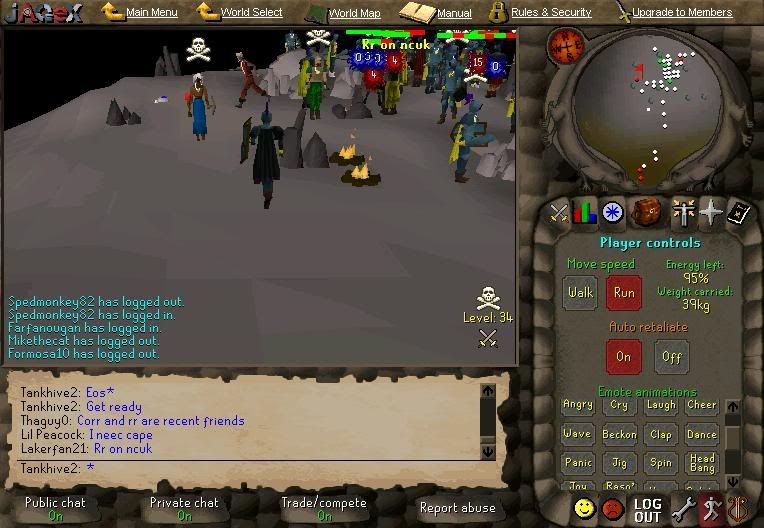Open the backpack inventory tab

tap(648, 212)
